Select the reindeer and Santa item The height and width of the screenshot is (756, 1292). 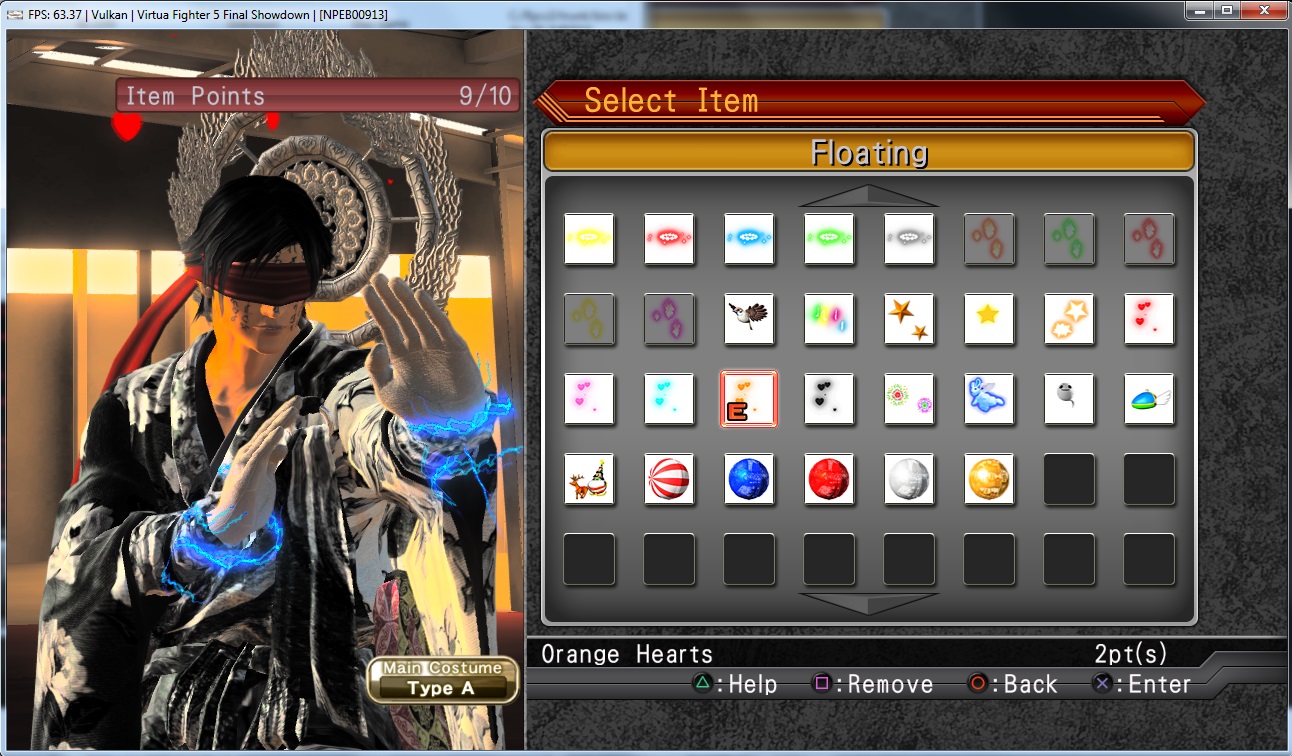click(589, 479)
